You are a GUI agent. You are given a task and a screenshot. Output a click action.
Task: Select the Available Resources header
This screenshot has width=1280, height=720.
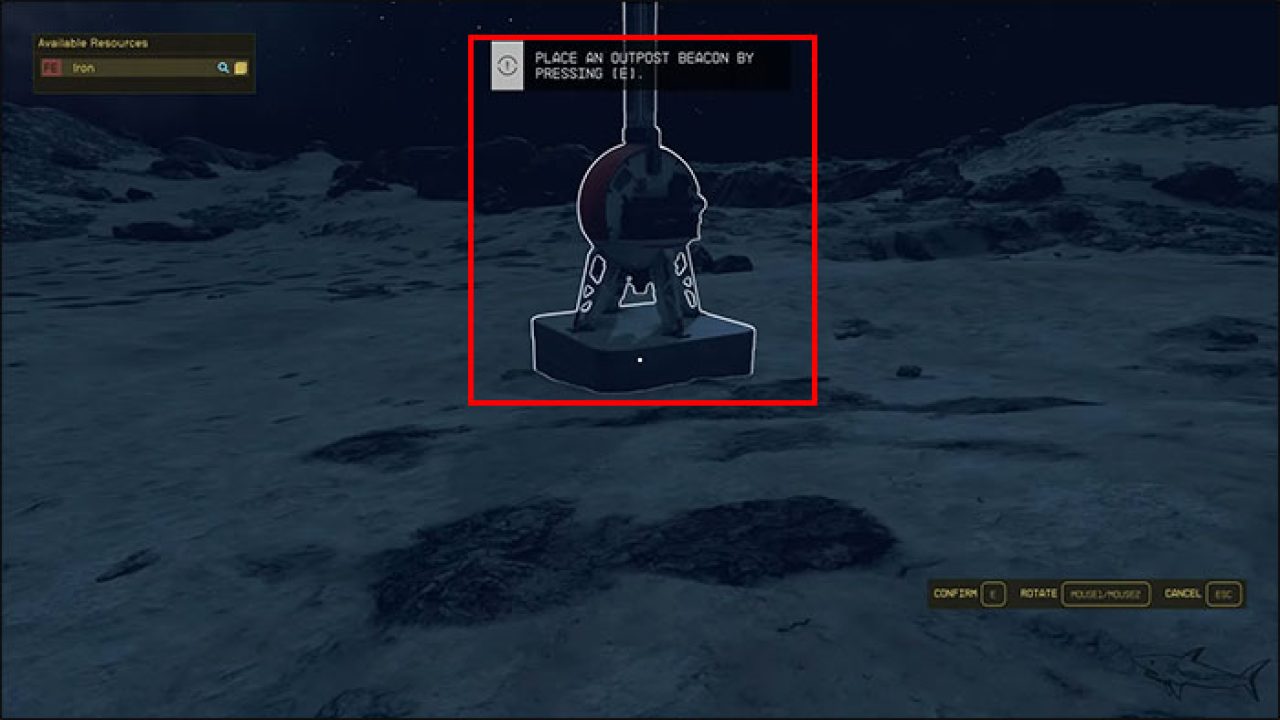(93, 43)
